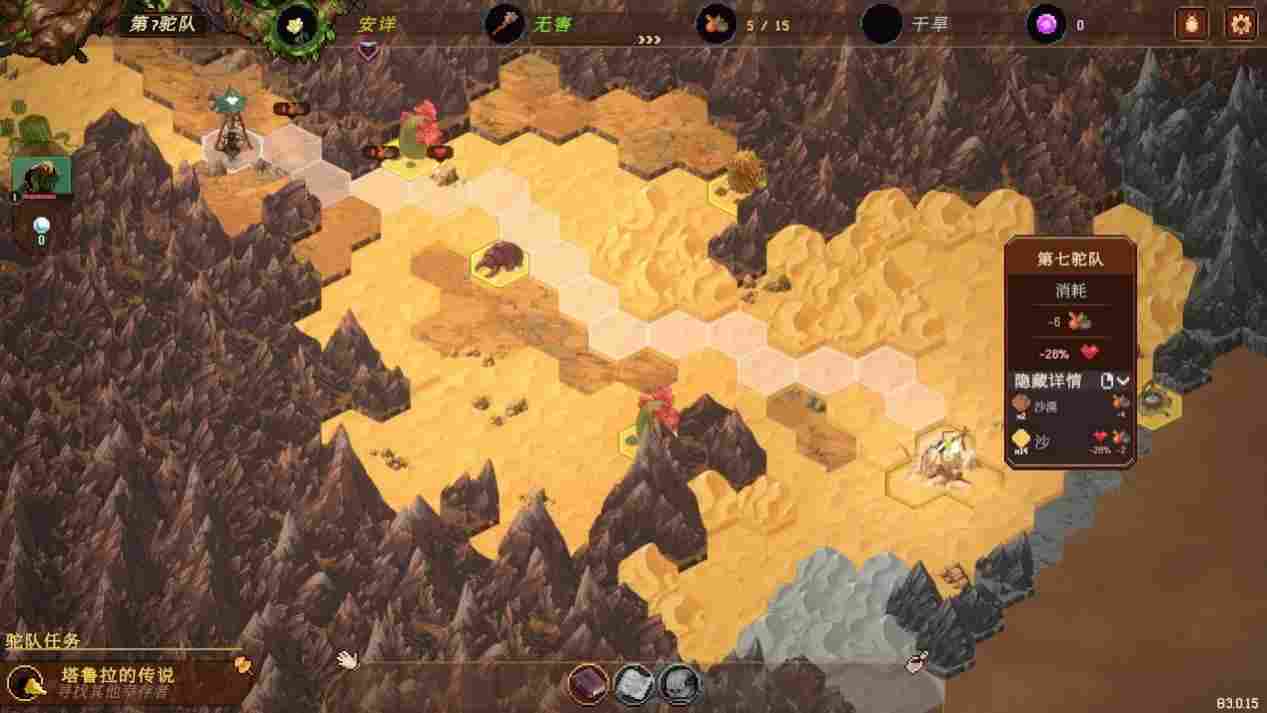Click the hand icon on bottom bar
1267x713 pixels.
point(347,659)
